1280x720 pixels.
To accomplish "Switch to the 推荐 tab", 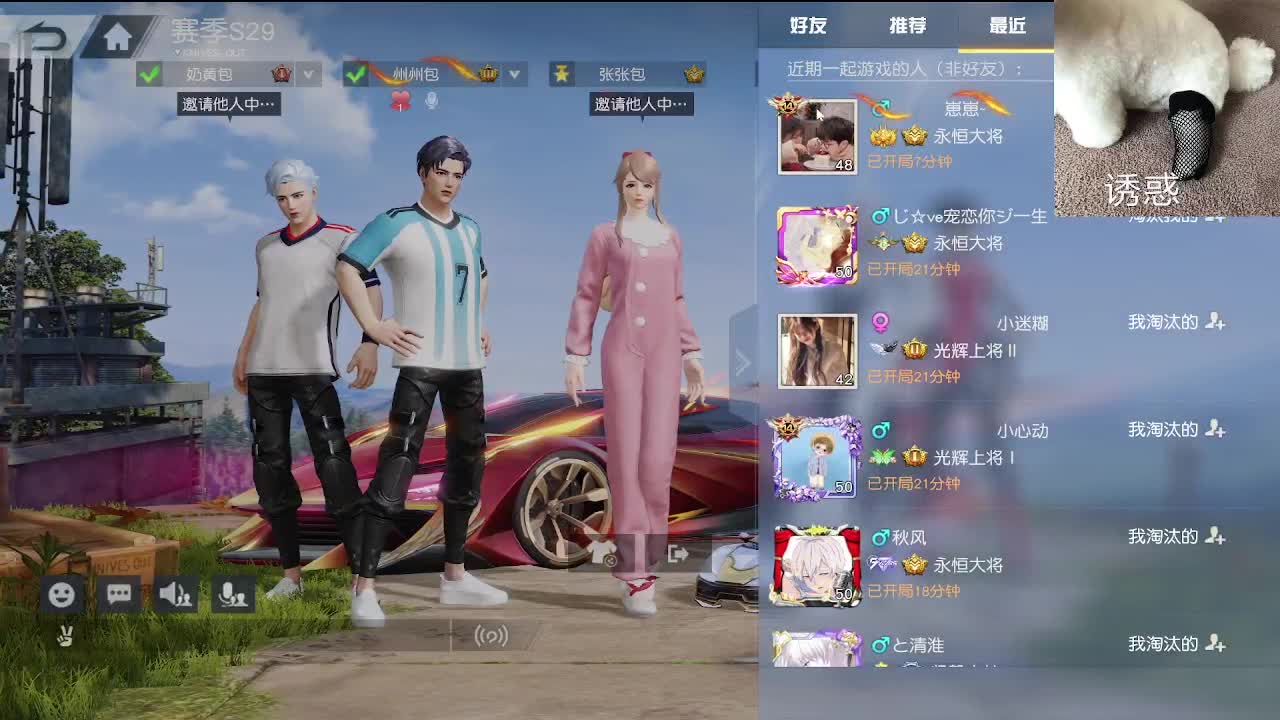I will click(x=907, y=27).
